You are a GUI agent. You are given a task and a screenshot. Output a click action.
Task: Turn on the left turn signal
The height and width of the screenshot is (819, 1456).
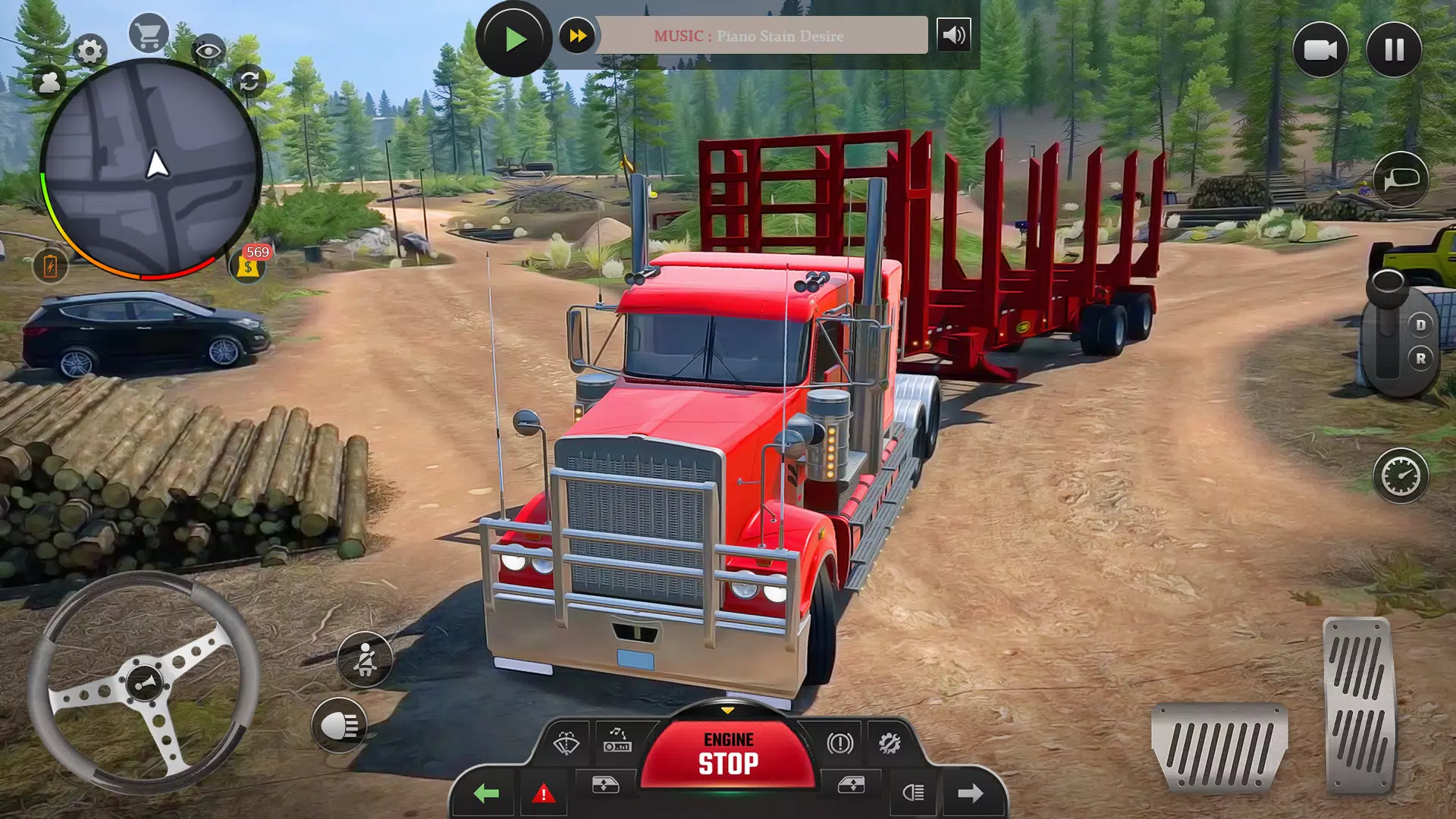[485, 793]
